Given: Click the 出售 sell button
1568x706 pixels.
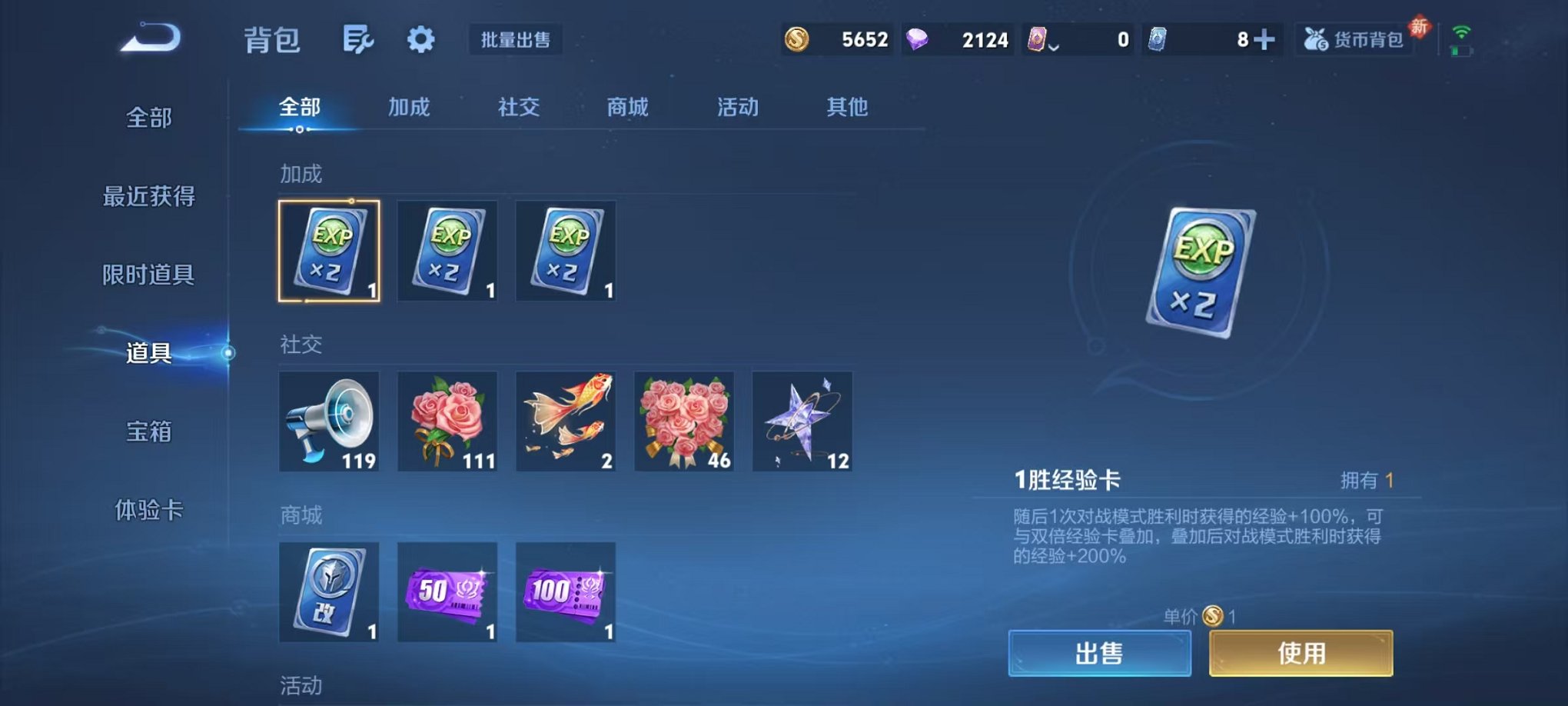Looking at the screenshot, I should (x=1101, y=652).
